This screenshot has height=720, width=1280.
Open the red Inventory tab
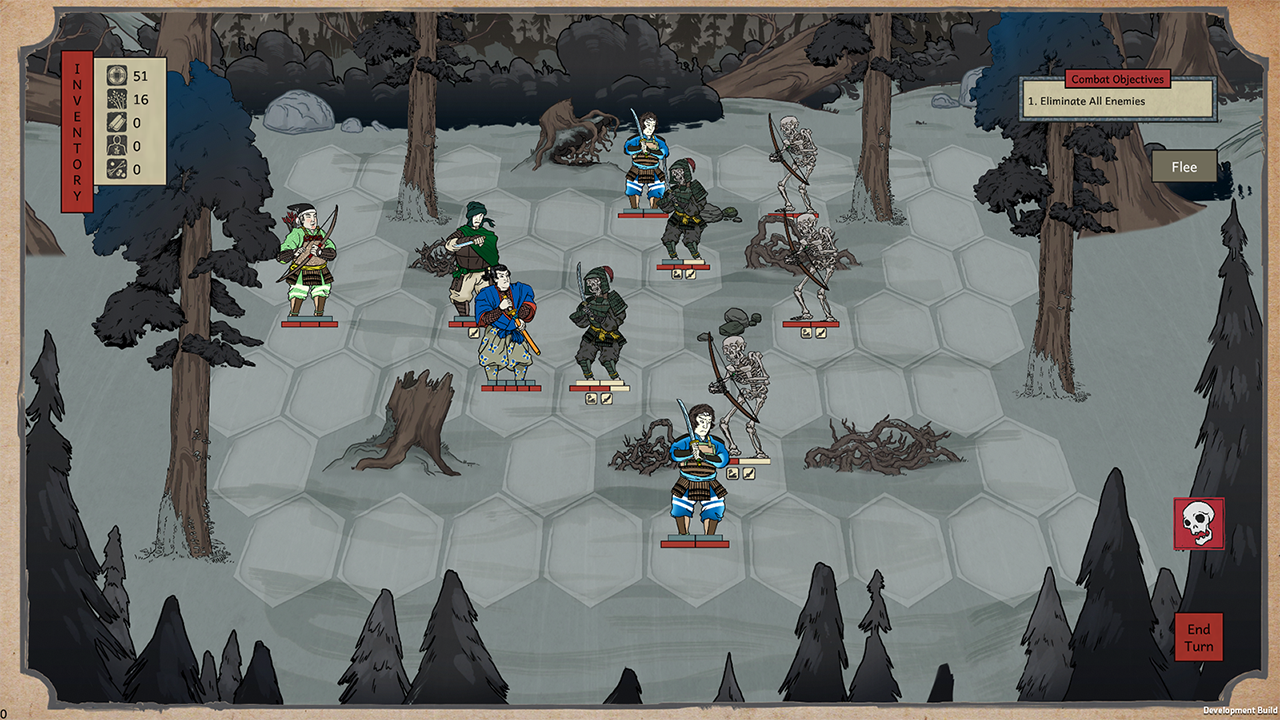point(77,131)
